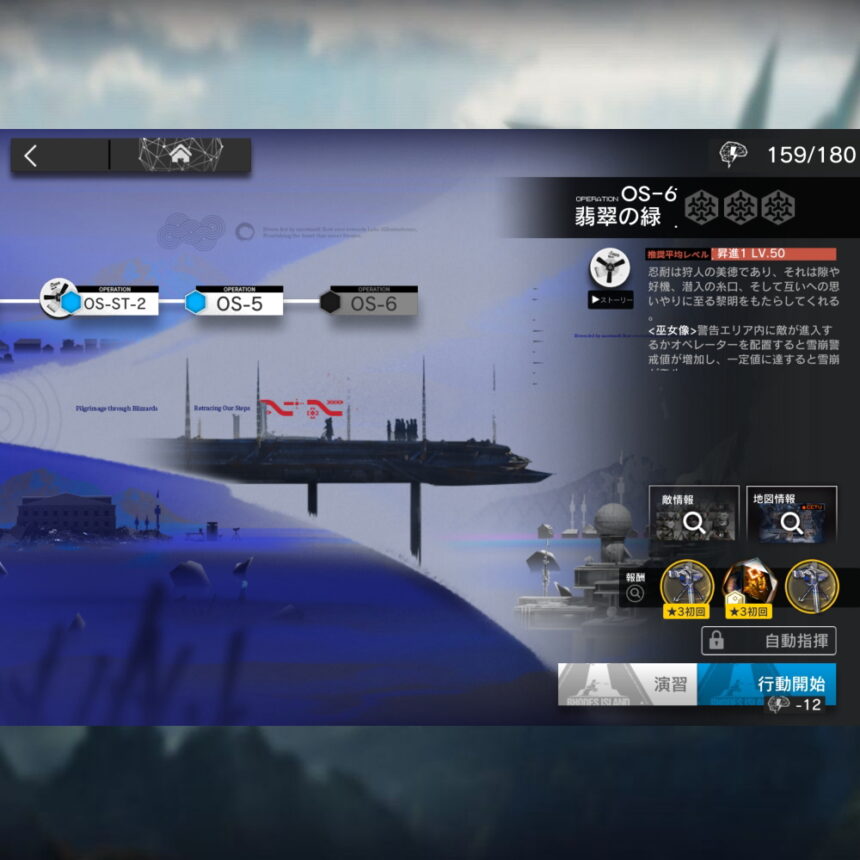Inspect the gold operator reward icon
Screen dimensions: 860x860
[748, 587]
